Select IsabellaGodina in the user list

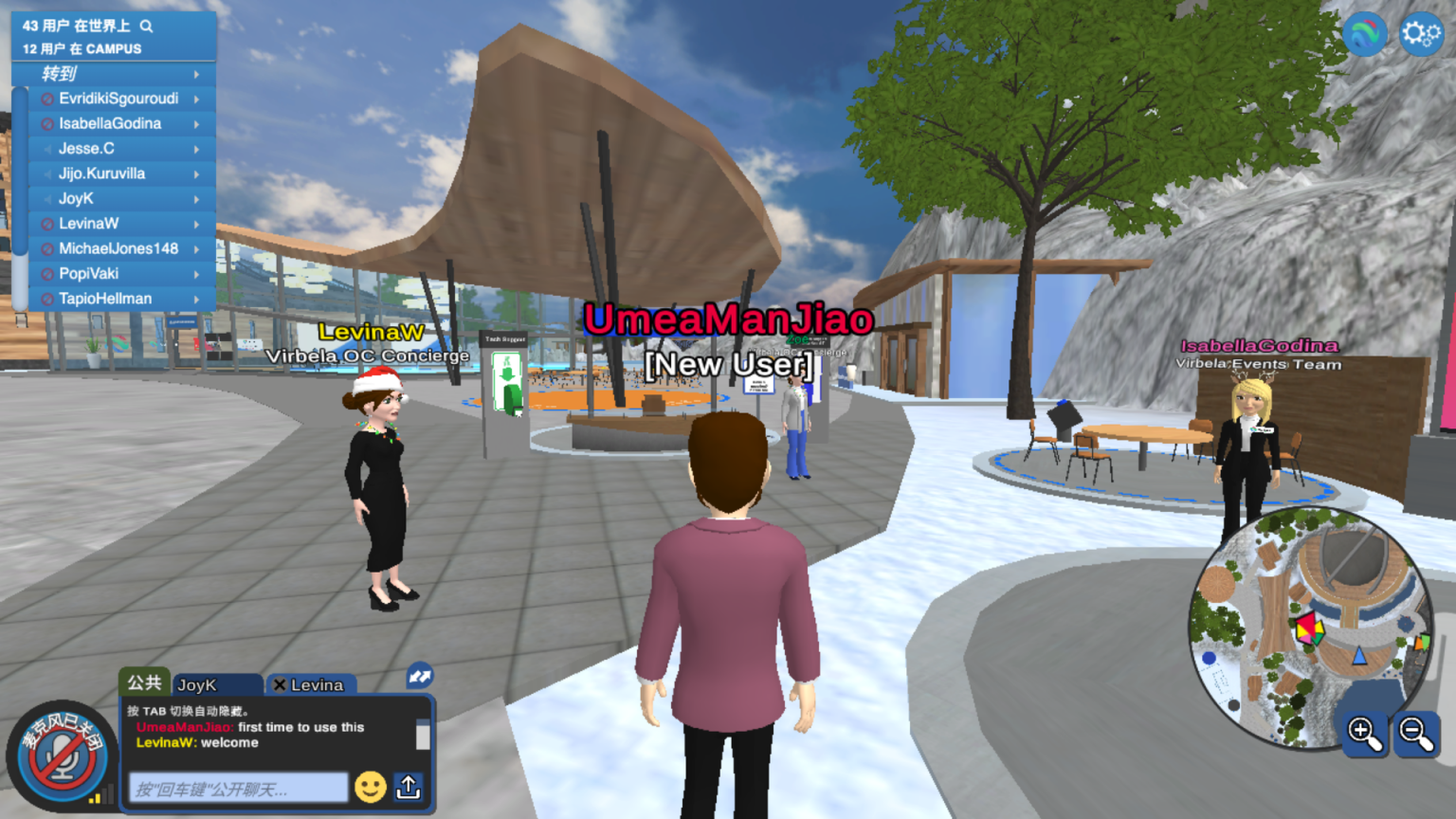click(110, 124)
